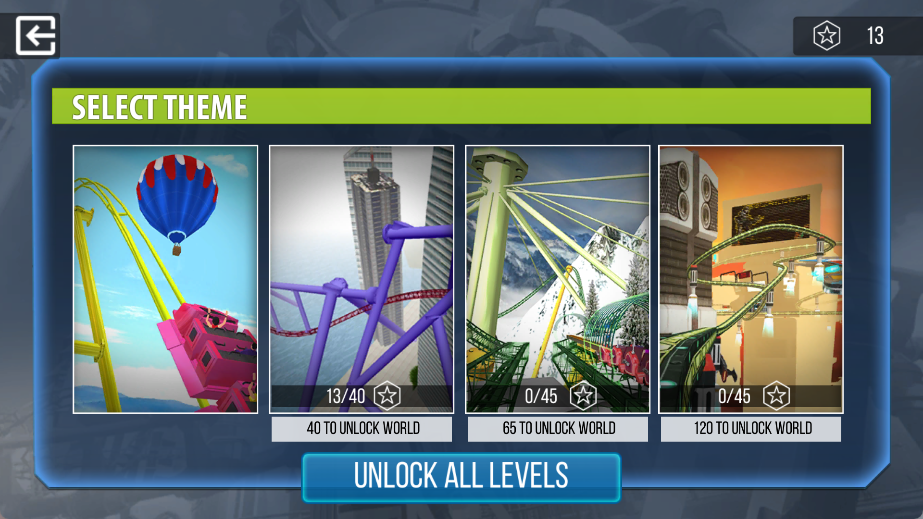The height and width of the screenshot is (519, 923).
Task: Go back using the arrow button
Action: point(37,36)
